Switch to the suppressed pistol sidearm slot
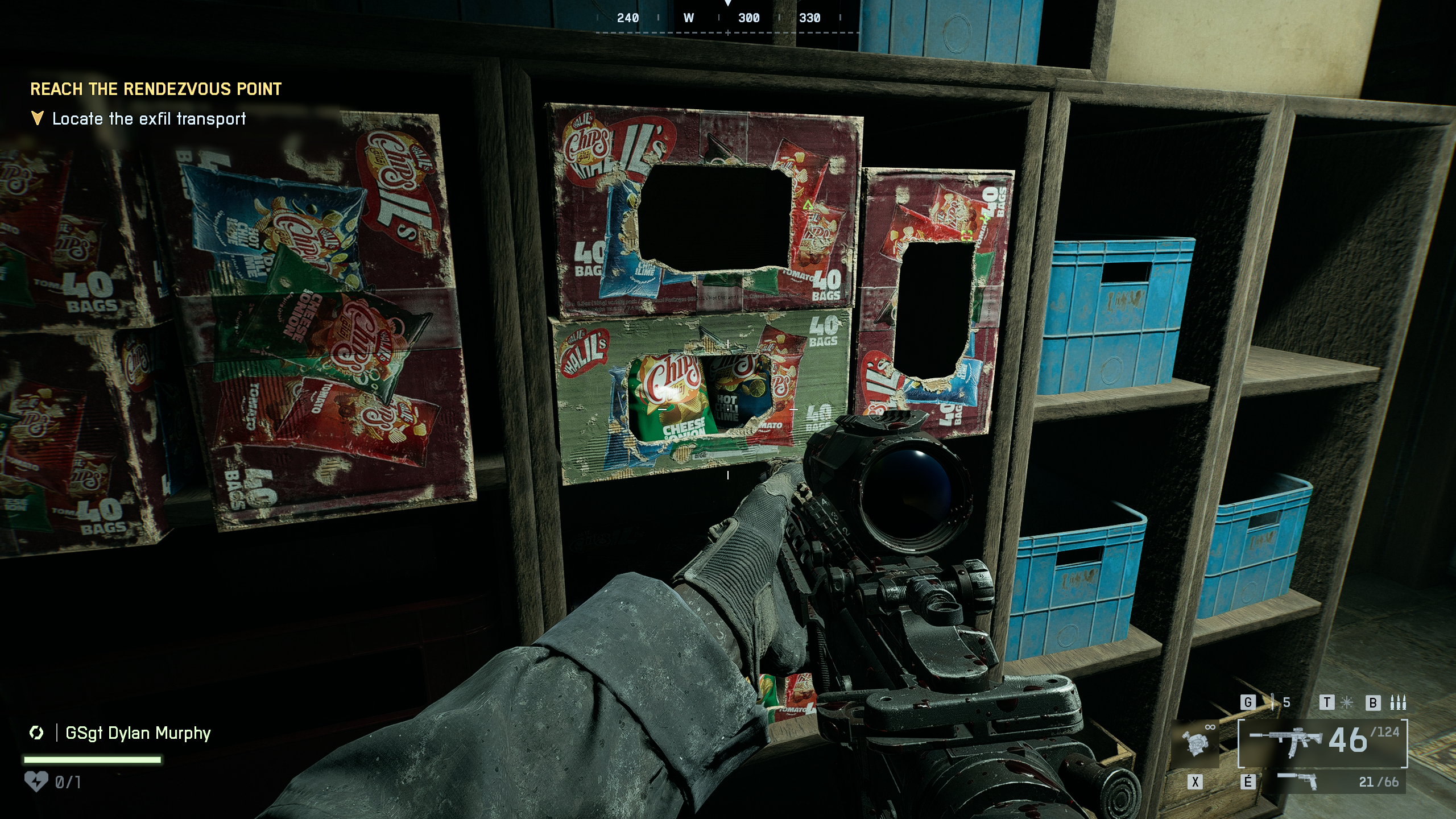This screenshot has width=1456, height=819. [1298, 781]
